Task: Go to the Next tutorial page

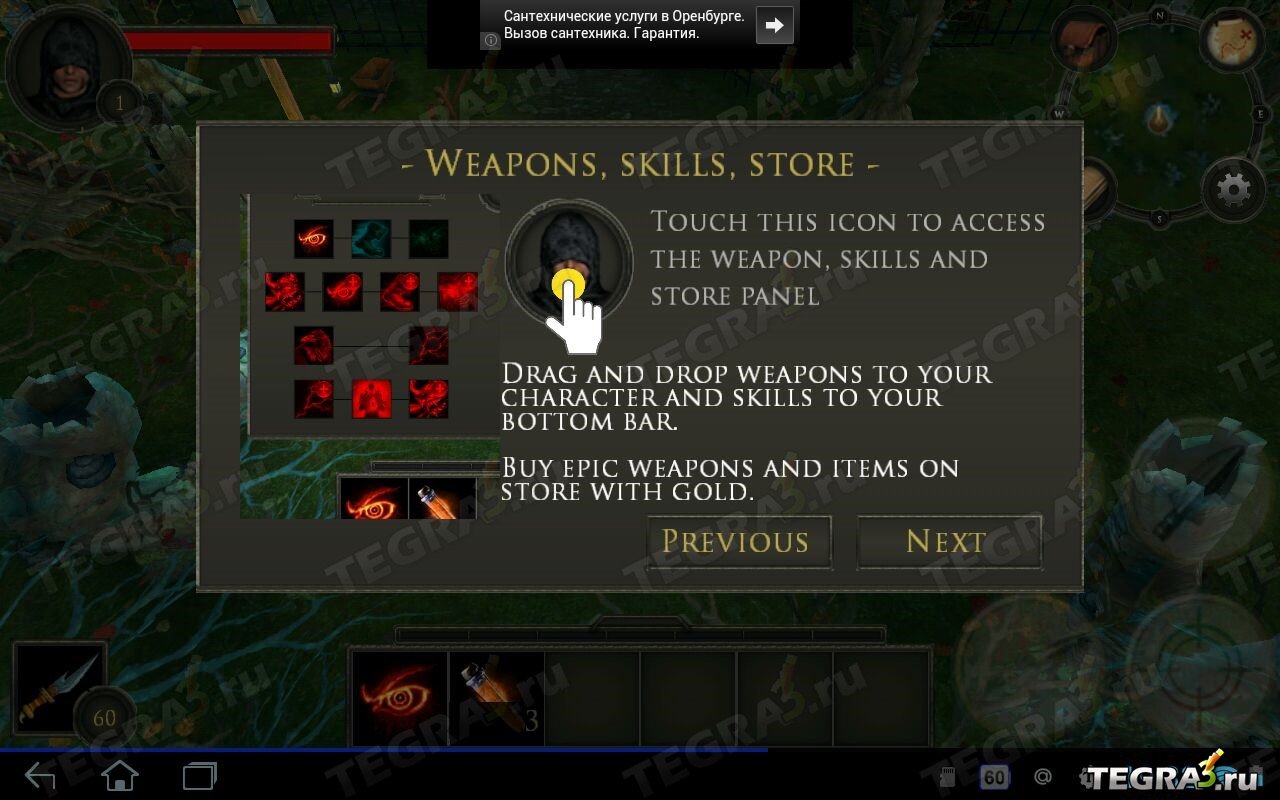Action: tap(948, 542)
